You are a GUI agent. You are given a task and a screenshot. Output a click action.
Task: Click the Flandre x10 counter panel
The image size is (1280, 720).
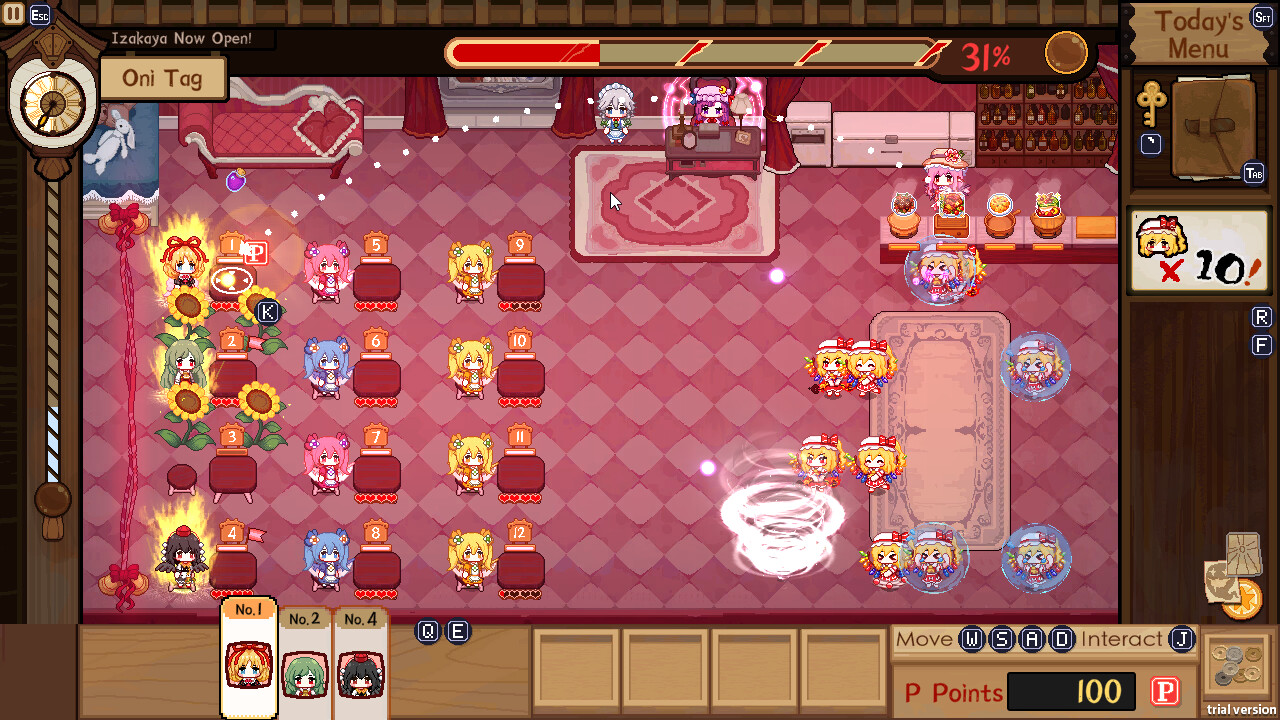click(1199, 248)
